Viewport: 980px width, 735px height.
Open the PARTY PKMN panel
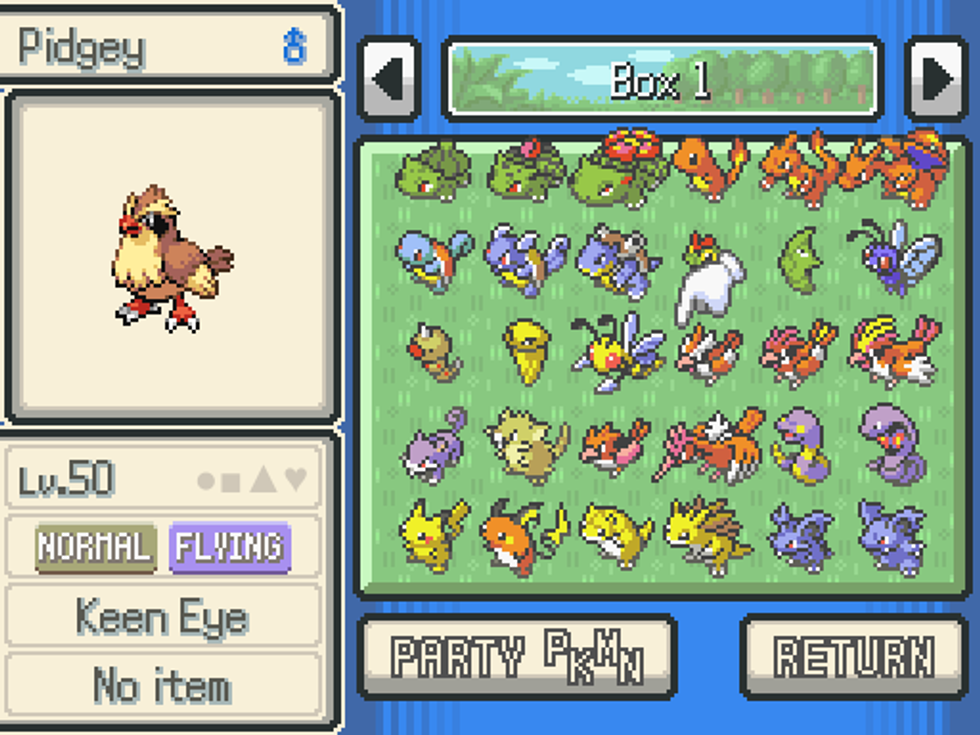tap(517, 656)
